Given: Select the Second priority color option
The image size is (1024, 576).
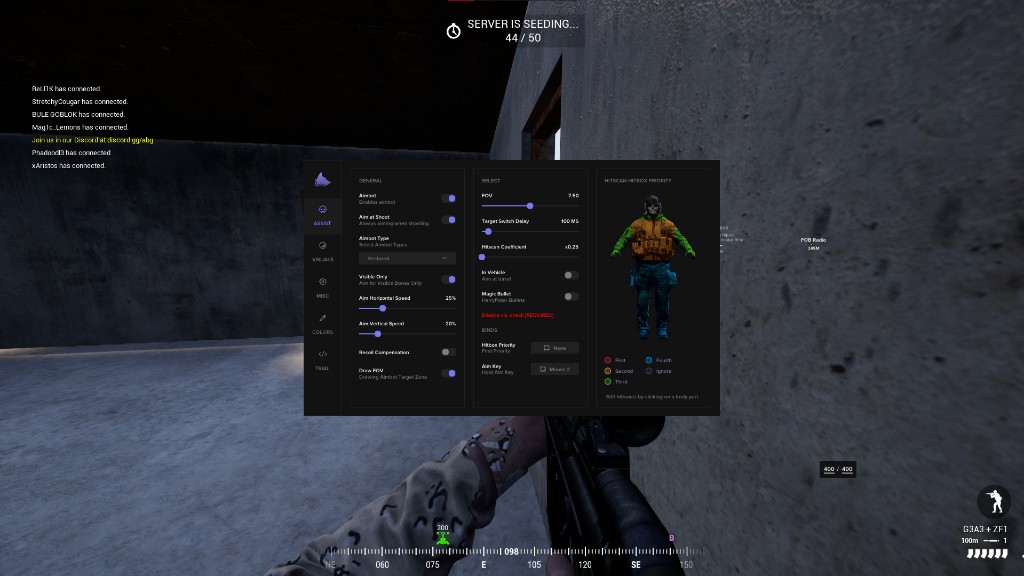Looking at the screenshot, I should 608,371.
